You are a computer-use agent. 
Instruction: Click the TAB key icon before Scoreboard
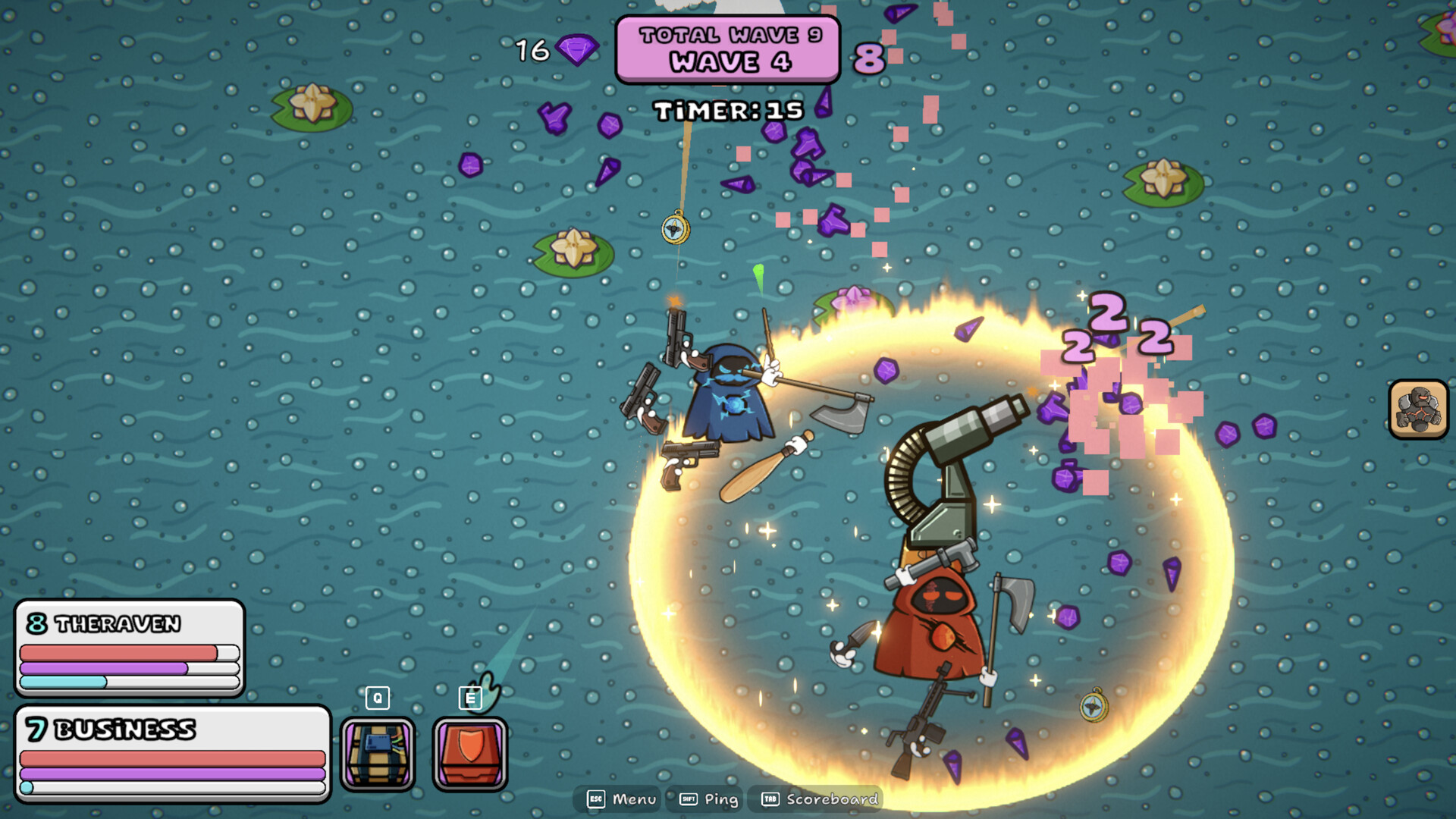pos(770,799)
